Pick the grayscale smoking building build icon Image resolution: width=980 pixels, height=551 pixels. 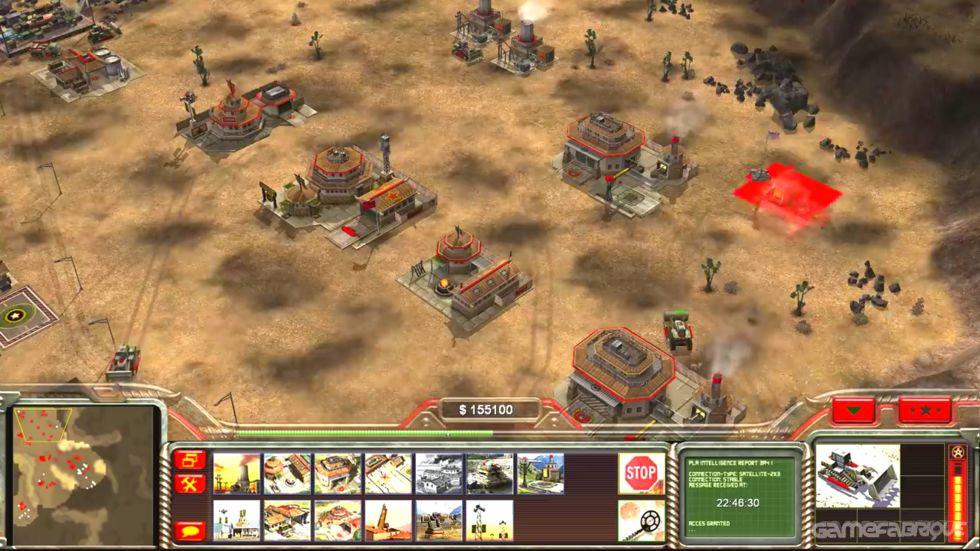[x=439, y=473]
